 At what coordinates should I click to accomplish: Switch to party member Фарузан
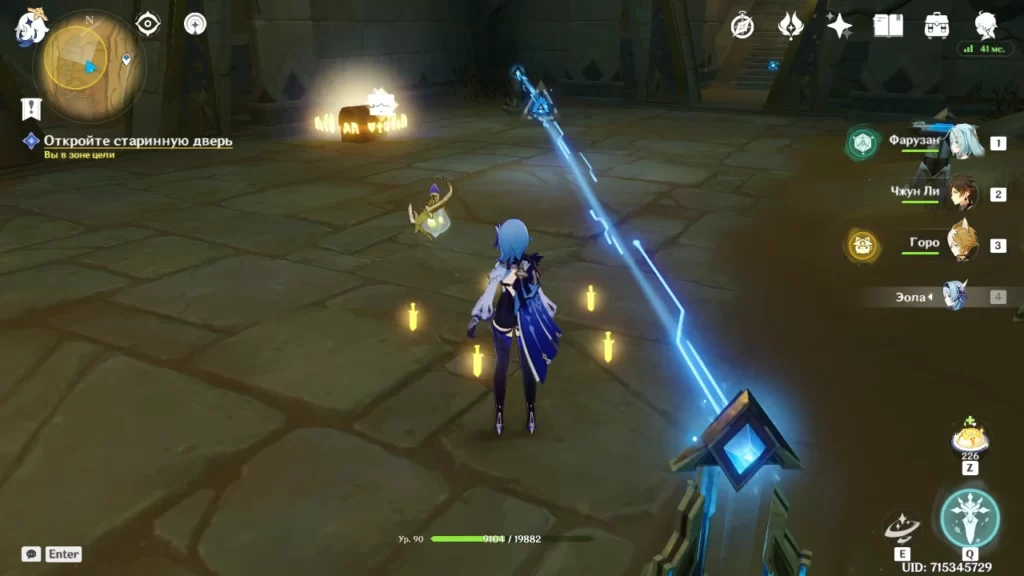[958, 144]
